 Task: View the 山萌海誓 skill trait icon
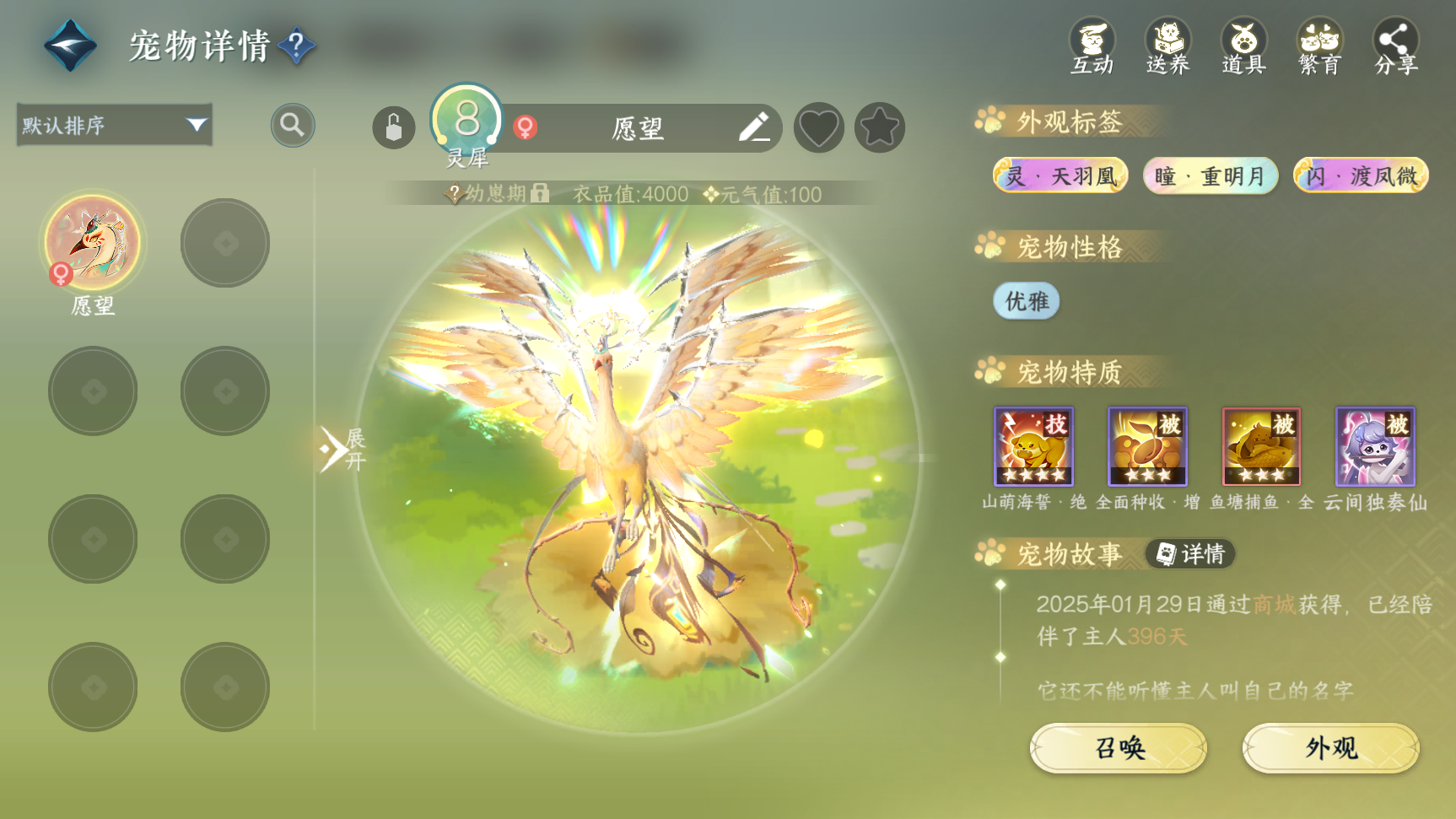point(1033,446)
